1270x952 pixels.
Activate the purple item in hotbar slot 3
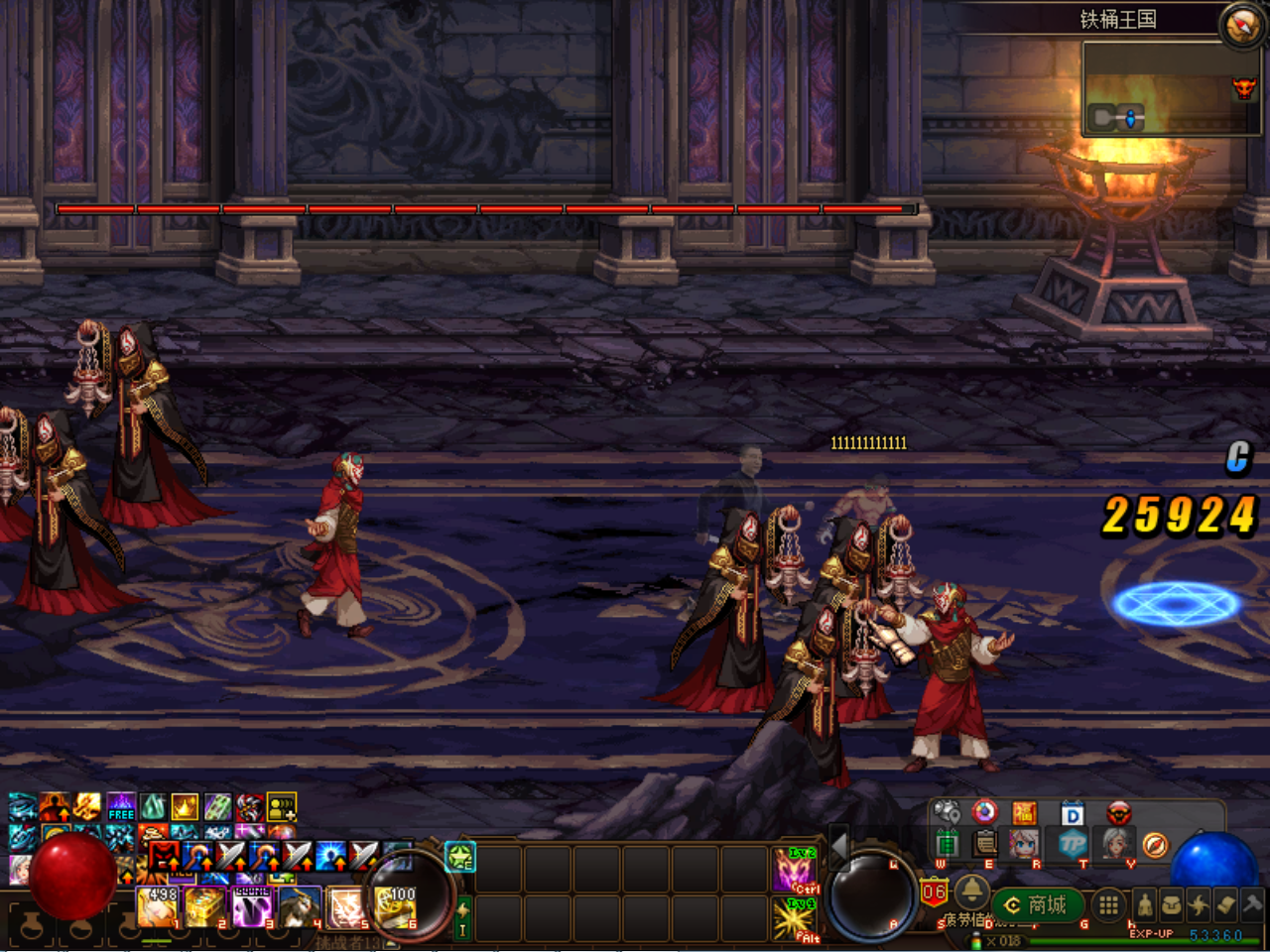point(252,907)
